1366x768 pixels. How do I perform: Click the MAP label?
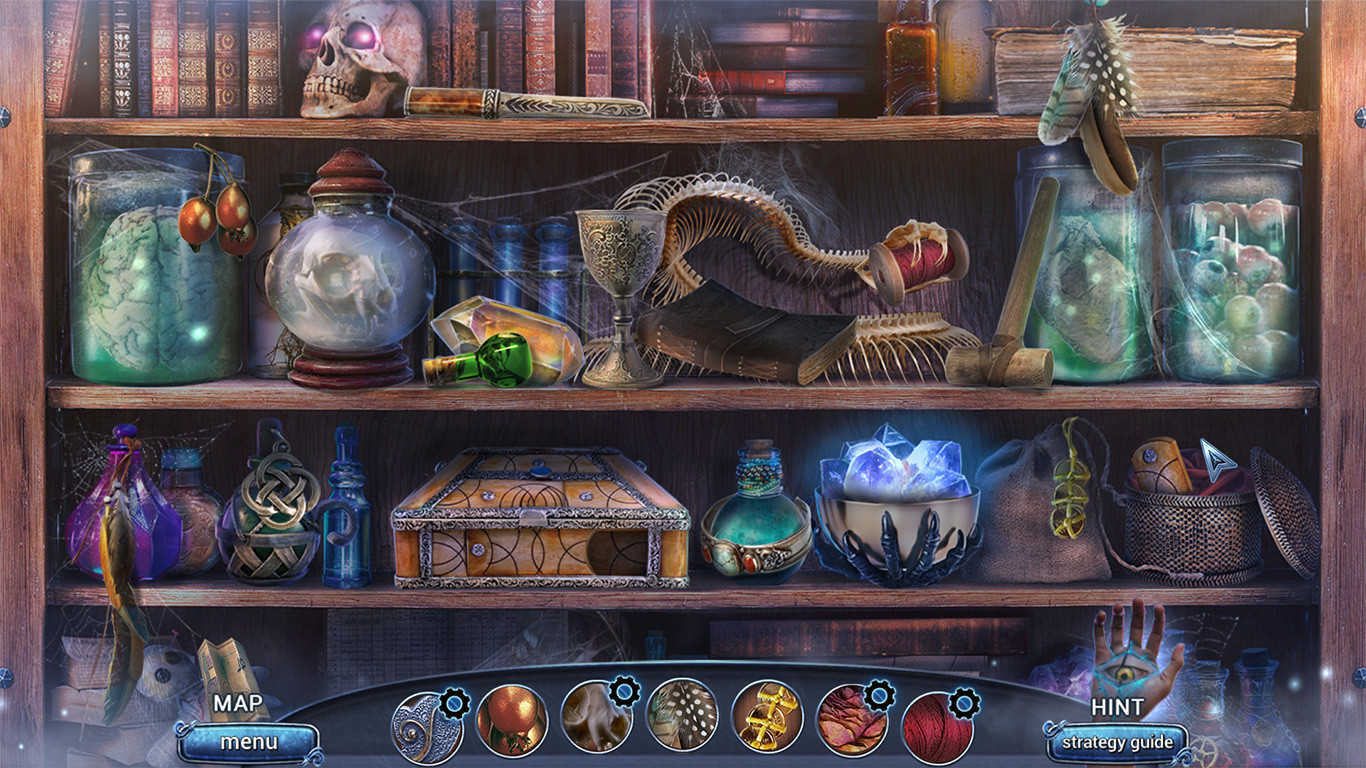(240, 705)
